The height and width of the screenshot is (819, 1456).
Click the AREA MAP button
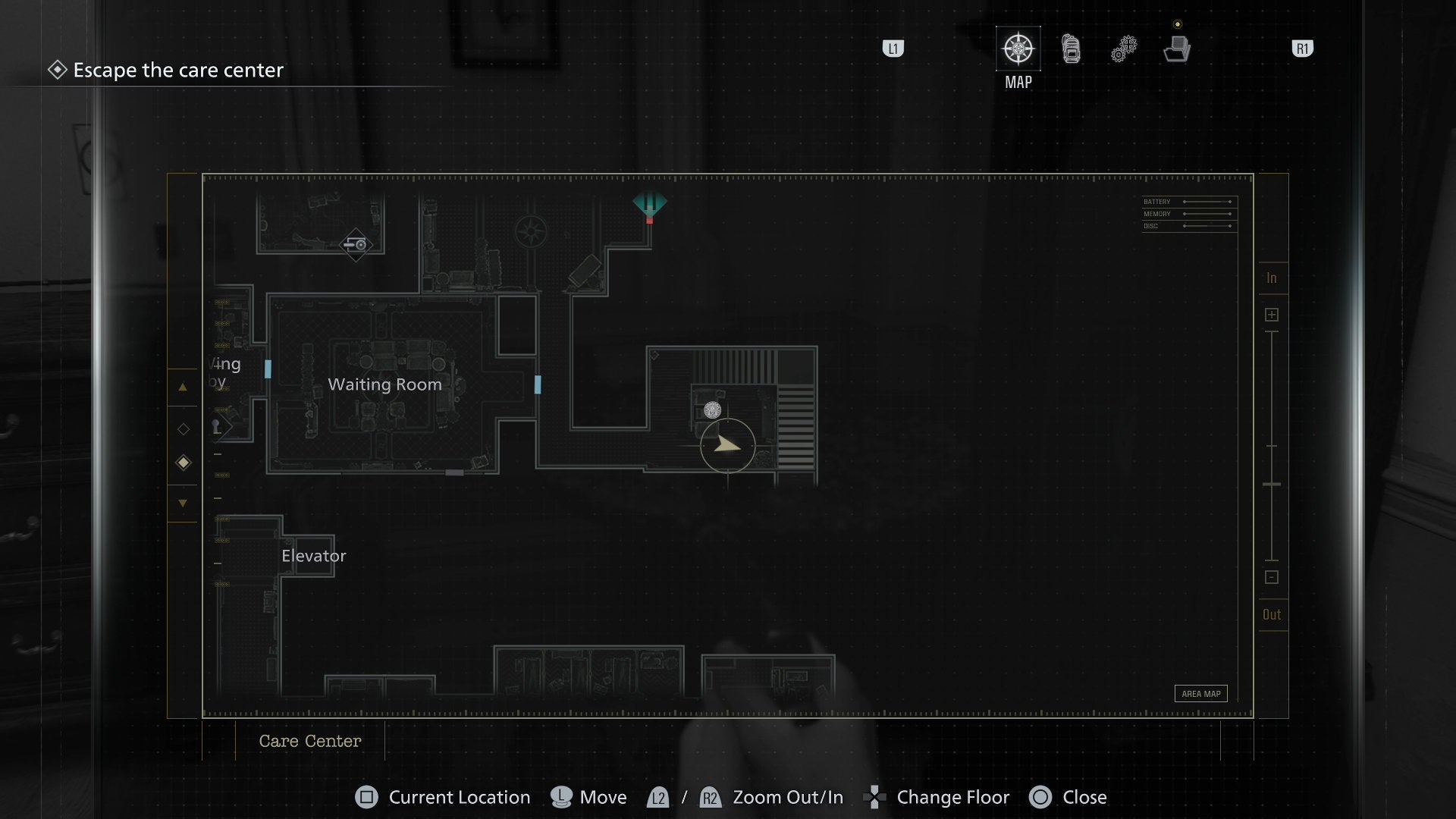[x=1200, y=693]
